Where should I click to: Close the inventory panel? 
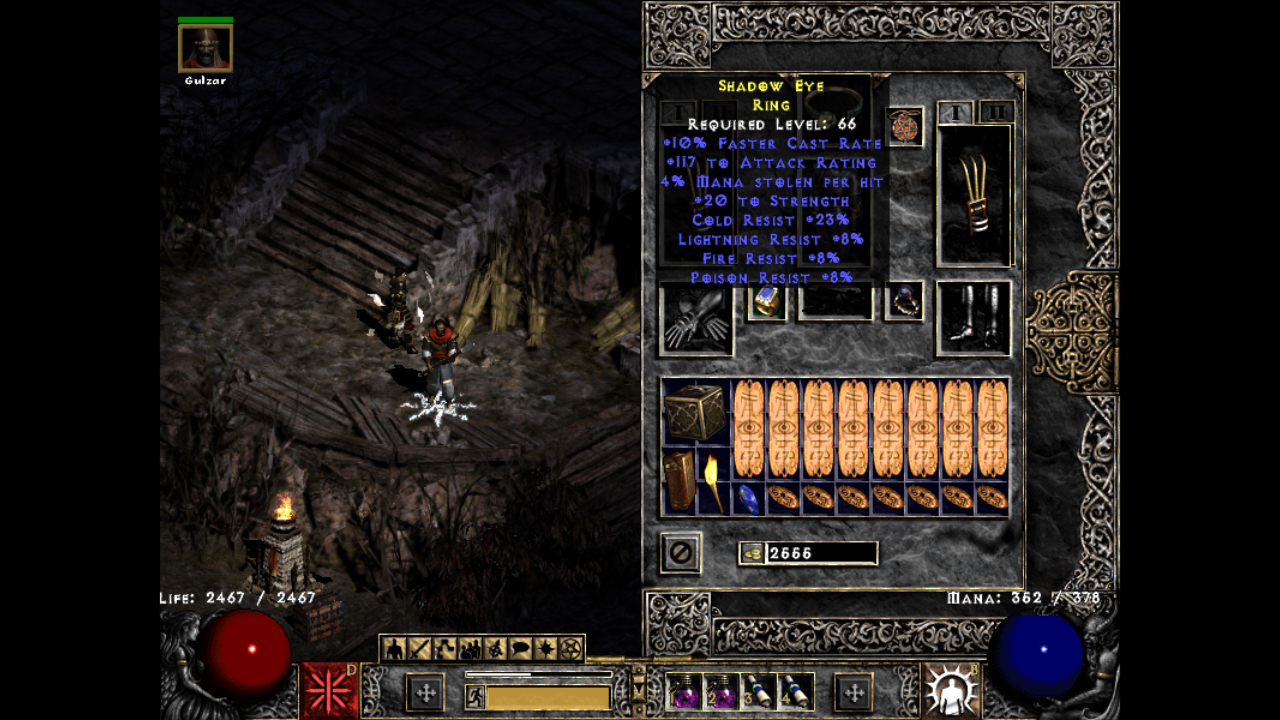(681, 553)
